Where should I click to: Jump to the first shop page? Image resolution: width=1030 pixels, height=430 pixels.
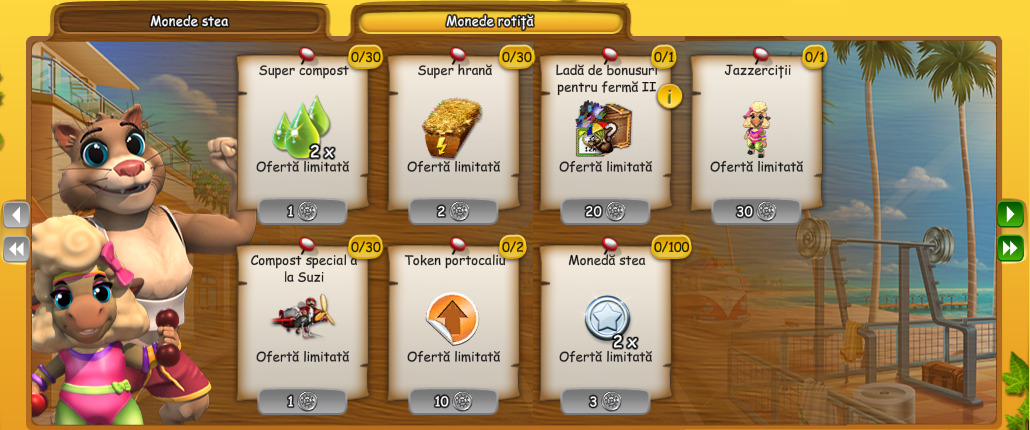pyautogui.click(x=16, y=248)
